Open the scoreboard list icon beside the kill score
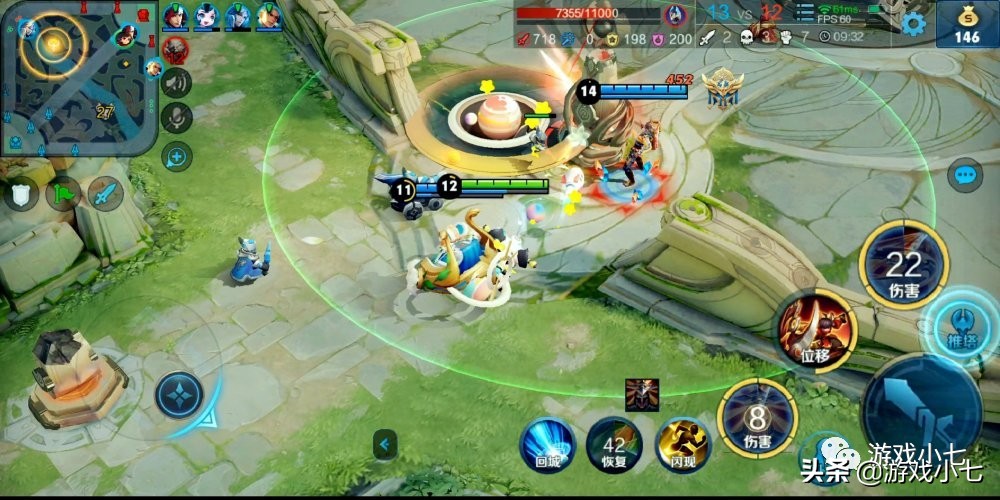 (x=807, y=12)
